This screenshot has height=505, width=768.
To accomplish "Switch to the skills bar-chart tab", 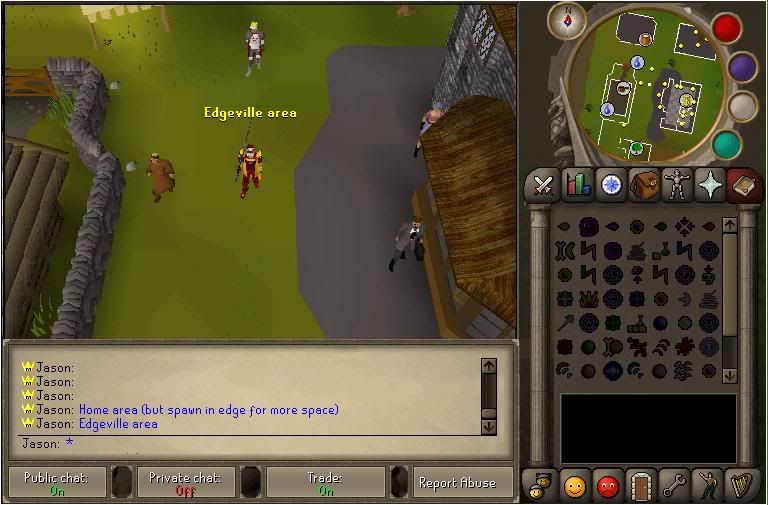I will (577, 184).
